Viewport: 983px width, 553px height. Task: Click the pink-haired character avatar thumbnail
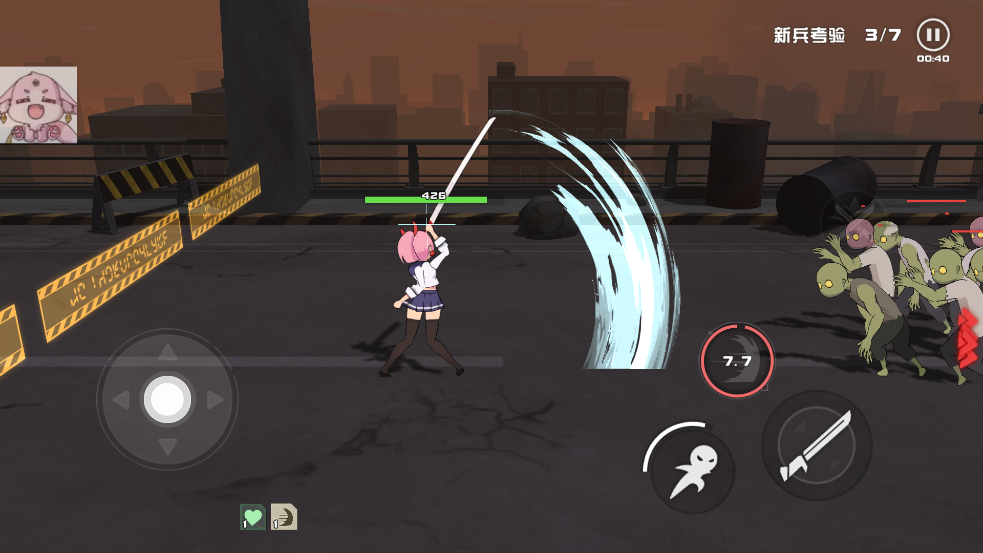(x=38, y=105)
